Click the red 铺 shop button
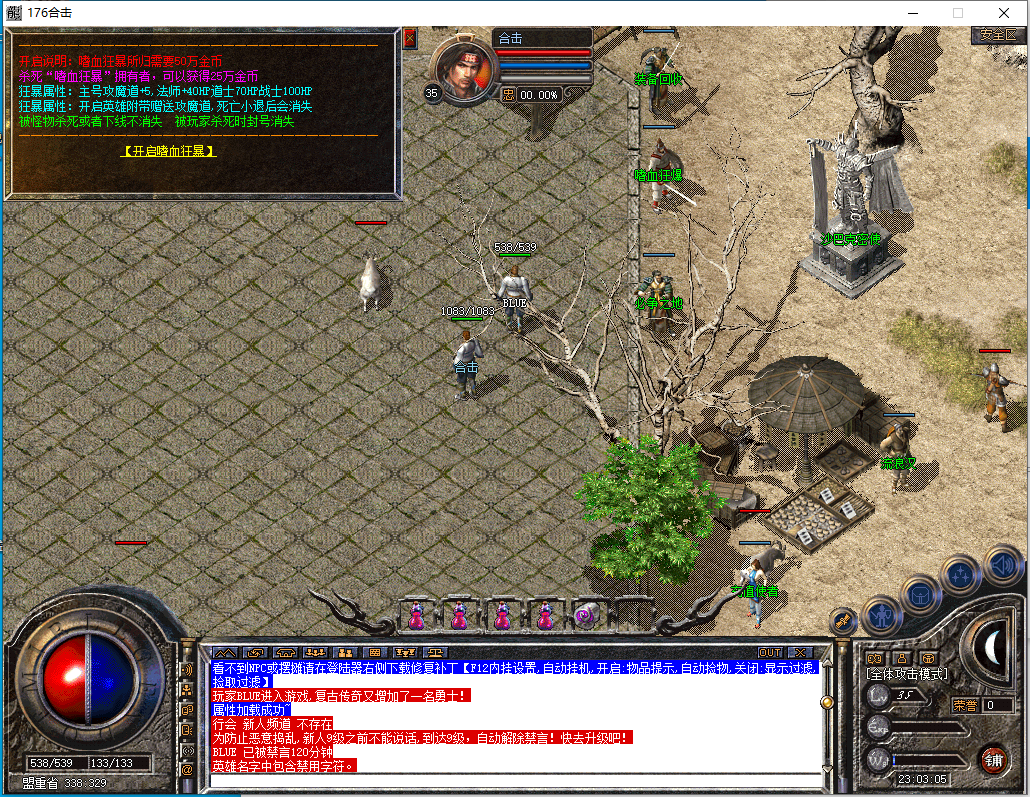The height and width of the screenshot is (797, 1030). click(992, 757)
